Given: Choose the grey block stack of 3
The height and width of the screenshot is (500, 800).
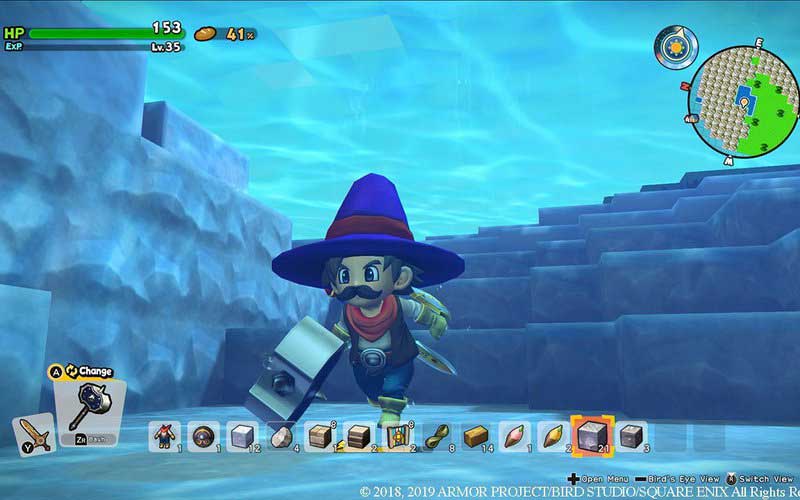Looking at the screenshot, I should 631,435.
